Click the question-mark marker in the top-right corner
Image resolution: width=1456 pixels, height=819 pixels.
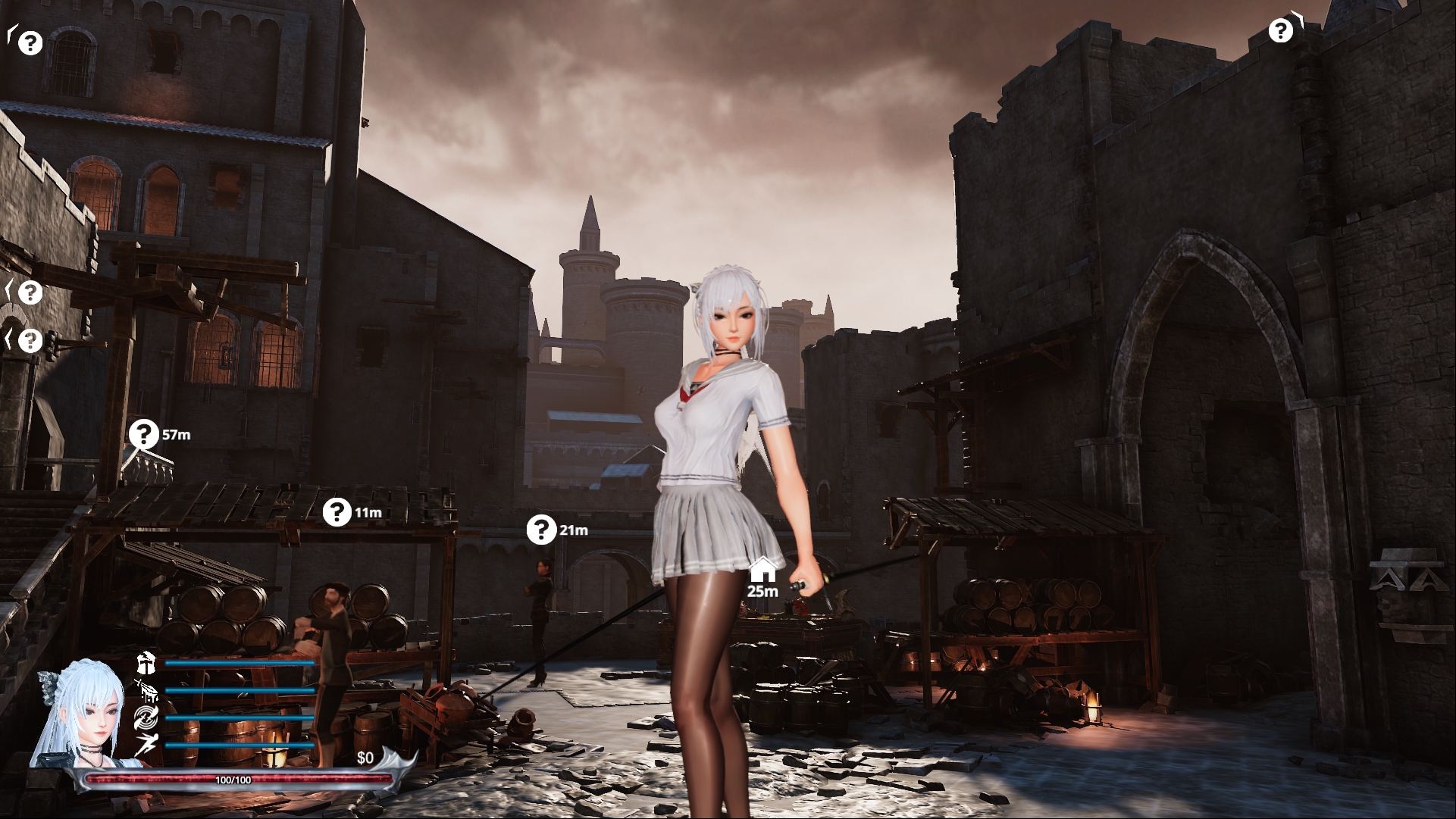[x=1280, y=30]
